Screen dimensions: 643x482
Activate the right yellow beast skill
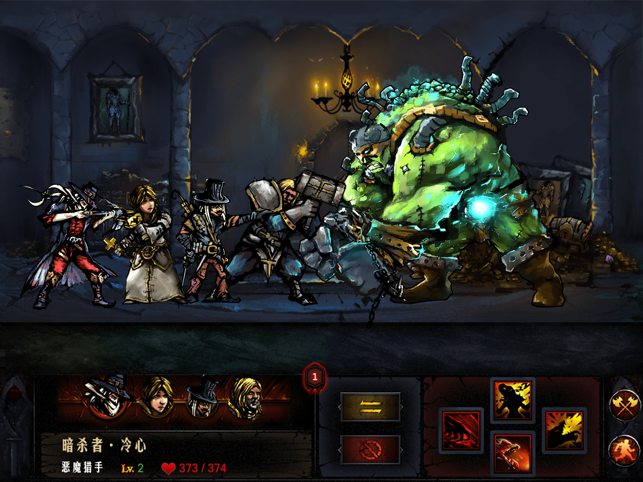[564, 430]
